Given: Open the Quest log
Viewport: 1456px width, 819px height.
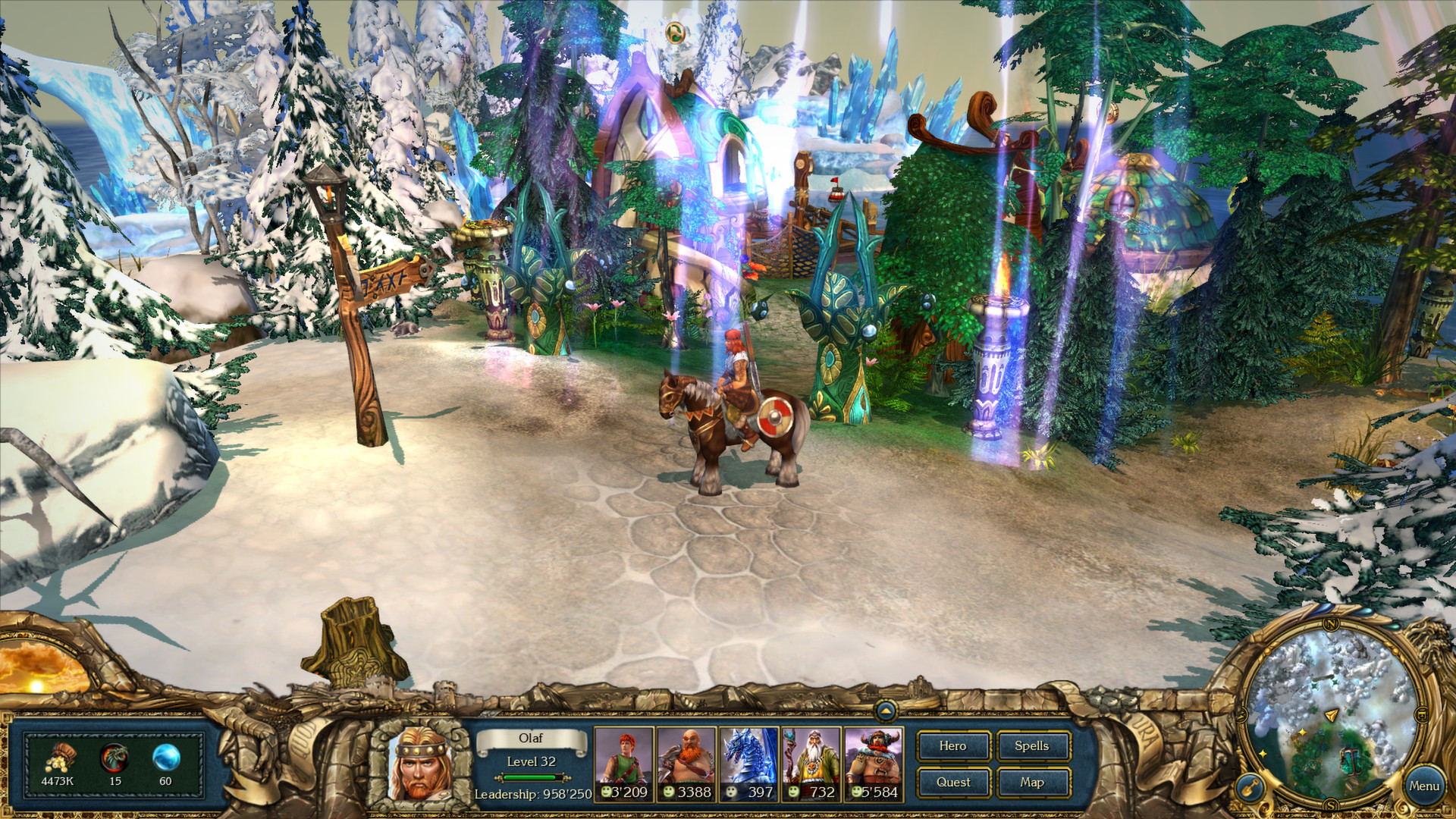Looking at the screenshot, I should point(953,782).
